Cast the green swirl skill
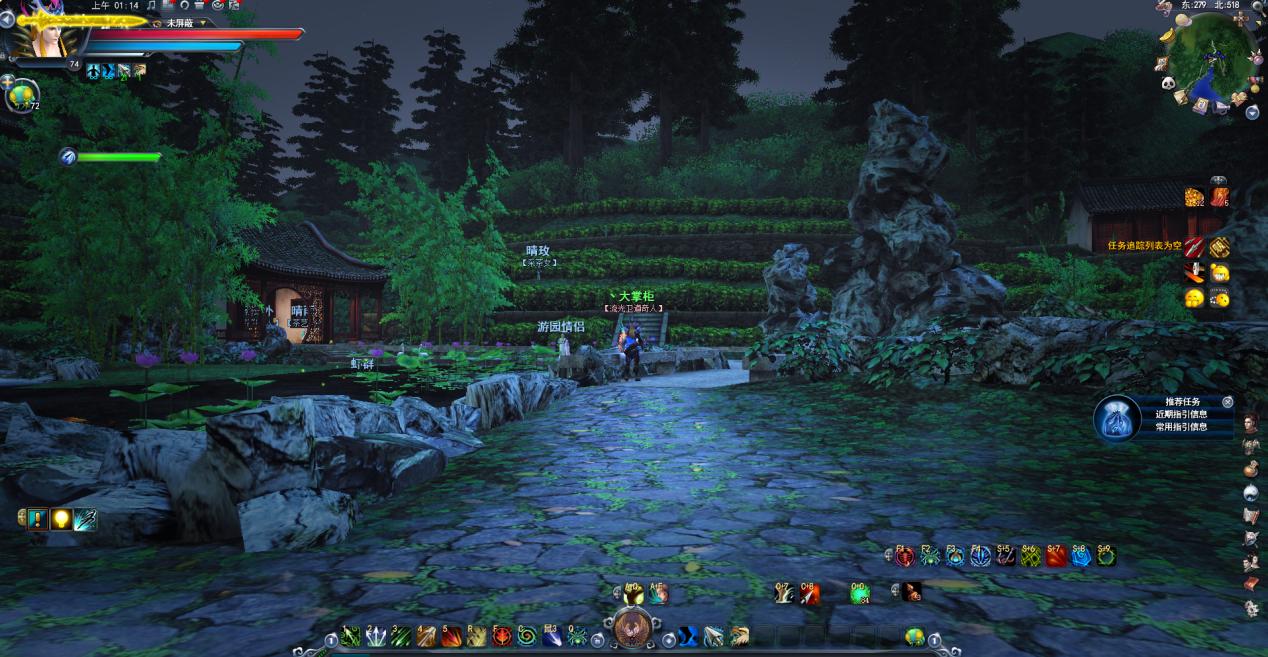The width and height of the screenshot is (1268, 657). coord(527,636)
